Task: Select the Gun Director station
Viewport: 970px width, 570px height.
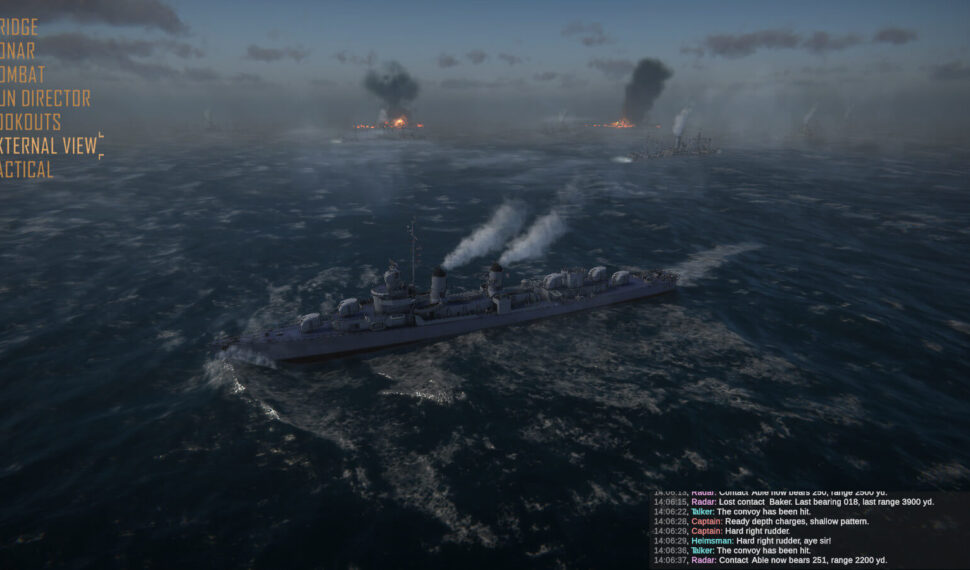Action: click(x=45, y=98)
